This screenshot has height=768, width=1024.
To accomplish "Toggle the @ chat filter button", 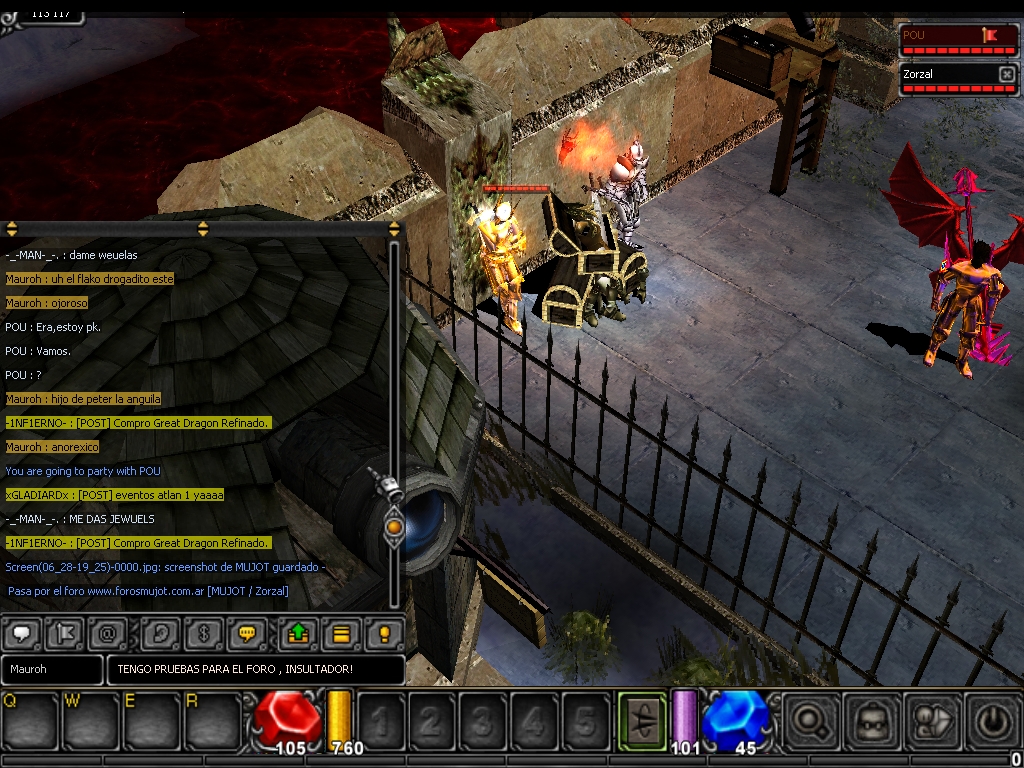I will pos(106,633).
